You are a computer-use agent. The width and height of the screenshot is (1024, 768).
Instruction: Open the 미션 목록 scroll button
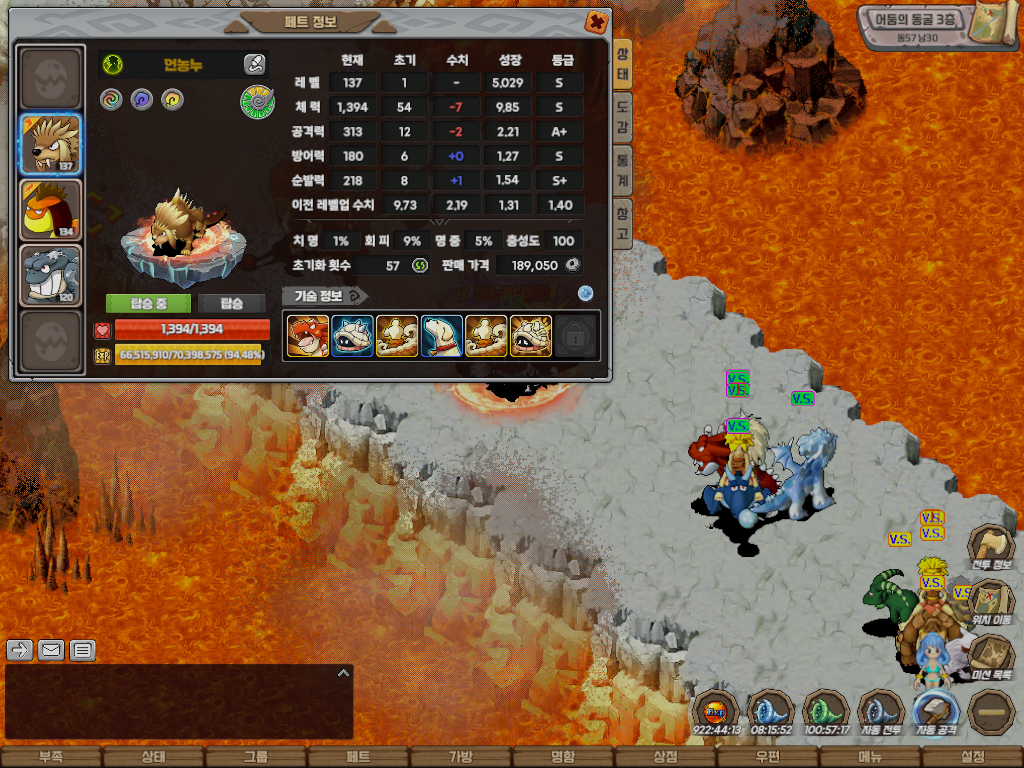991,658
